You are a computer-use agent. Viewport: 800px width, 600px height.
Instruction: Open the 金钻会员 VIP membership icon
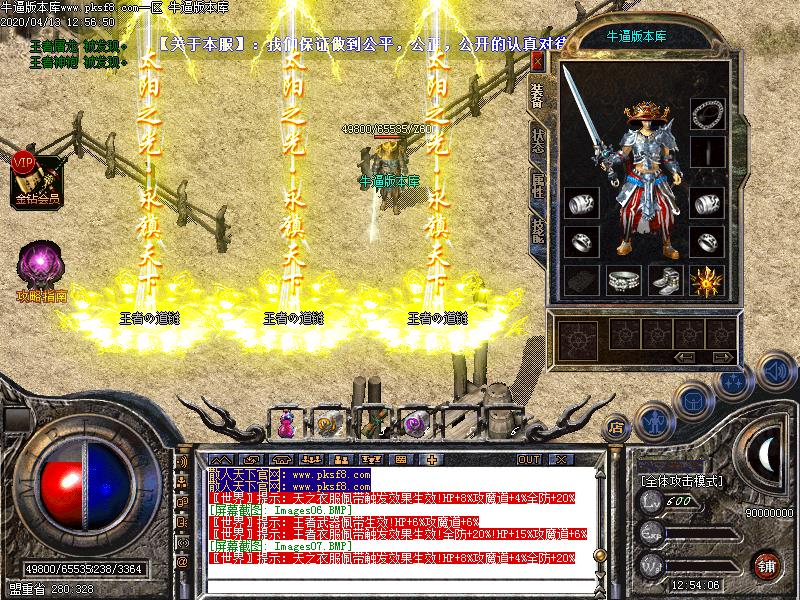click(37, 178)
